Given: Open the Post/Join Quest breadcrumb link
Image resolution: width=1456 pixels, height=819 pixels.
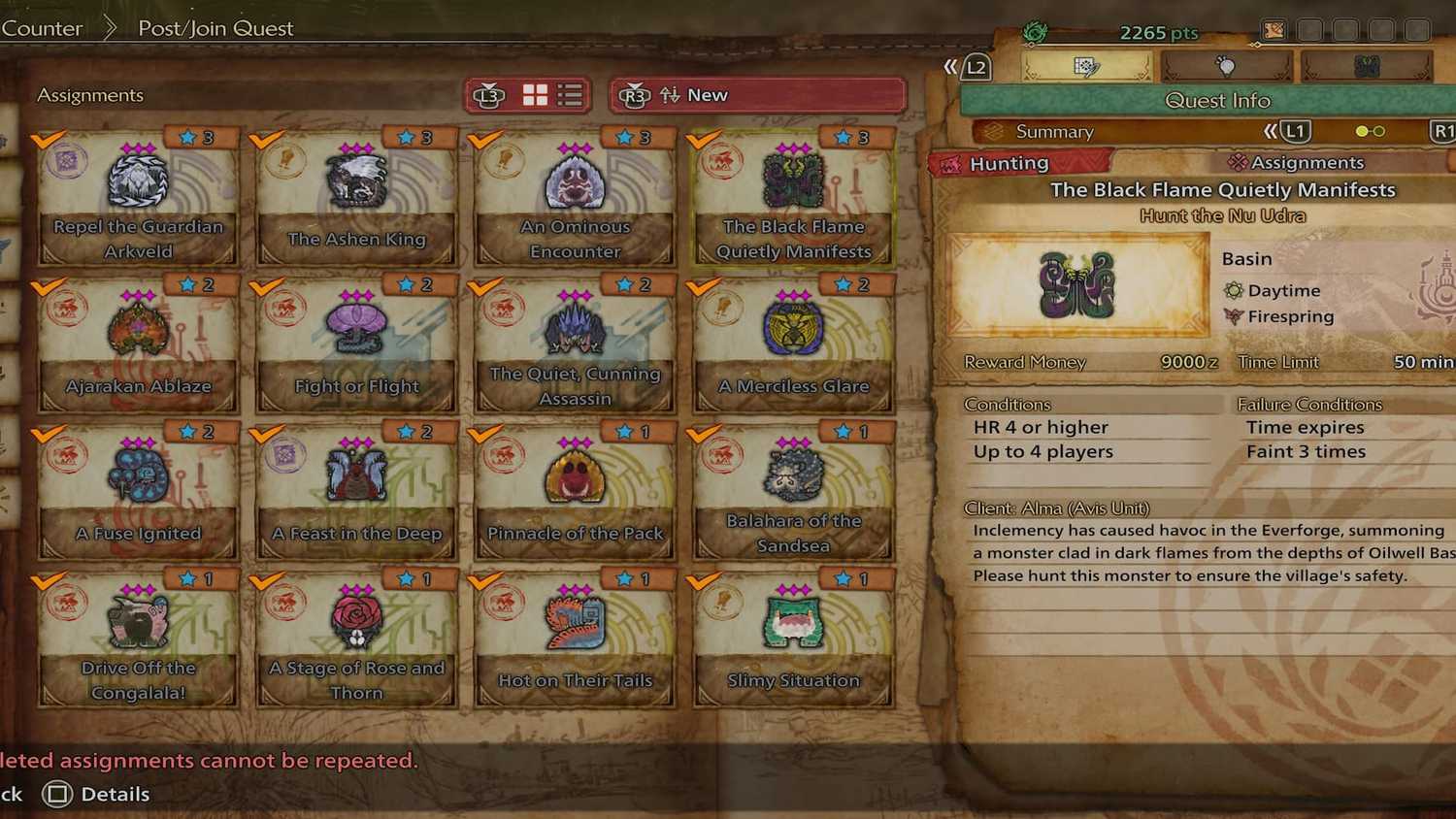Looking at the screenshot, I should pyautogui.click(x=215, y=28).
